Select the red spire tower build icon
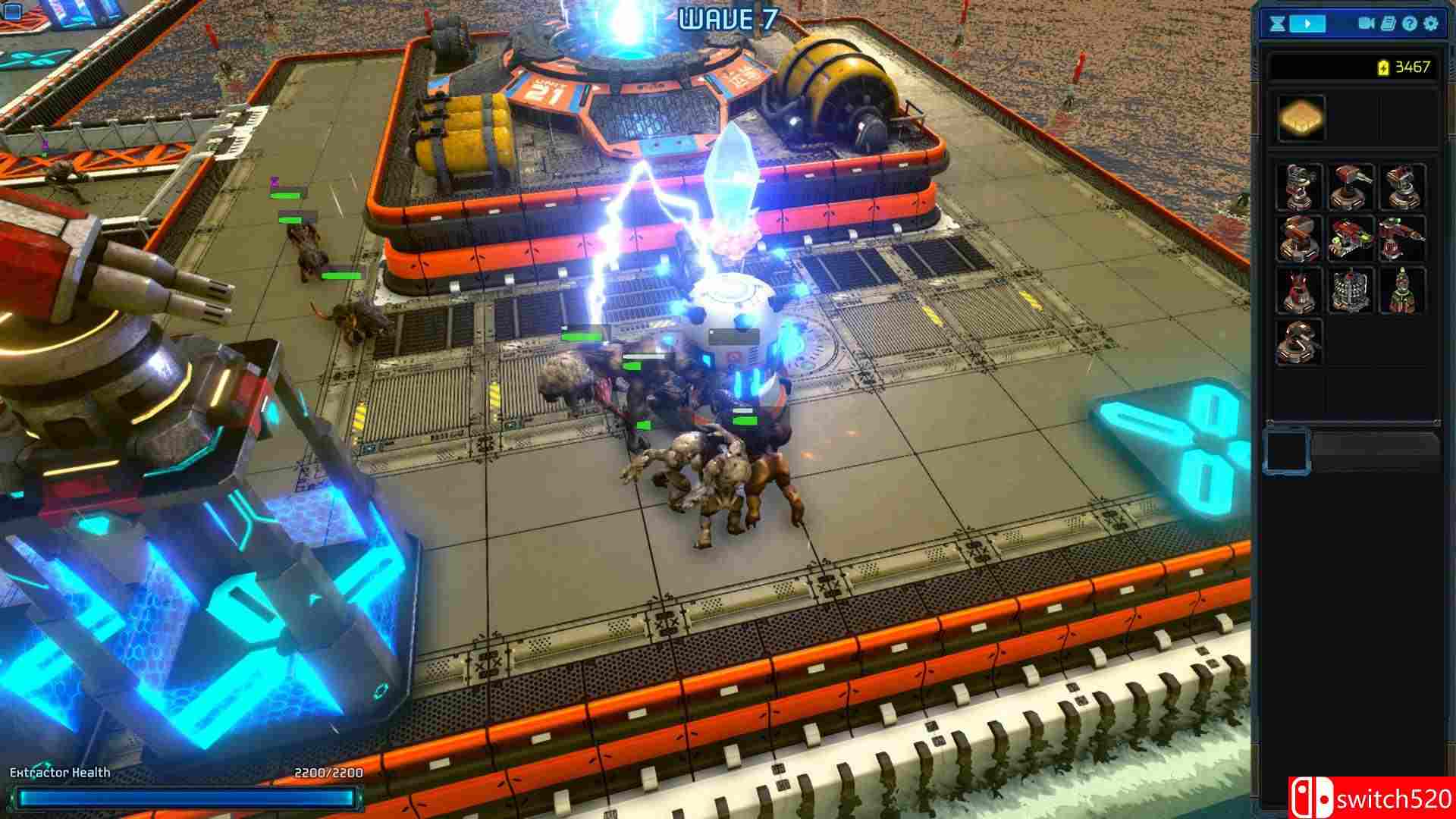 tap(1298, 290)
